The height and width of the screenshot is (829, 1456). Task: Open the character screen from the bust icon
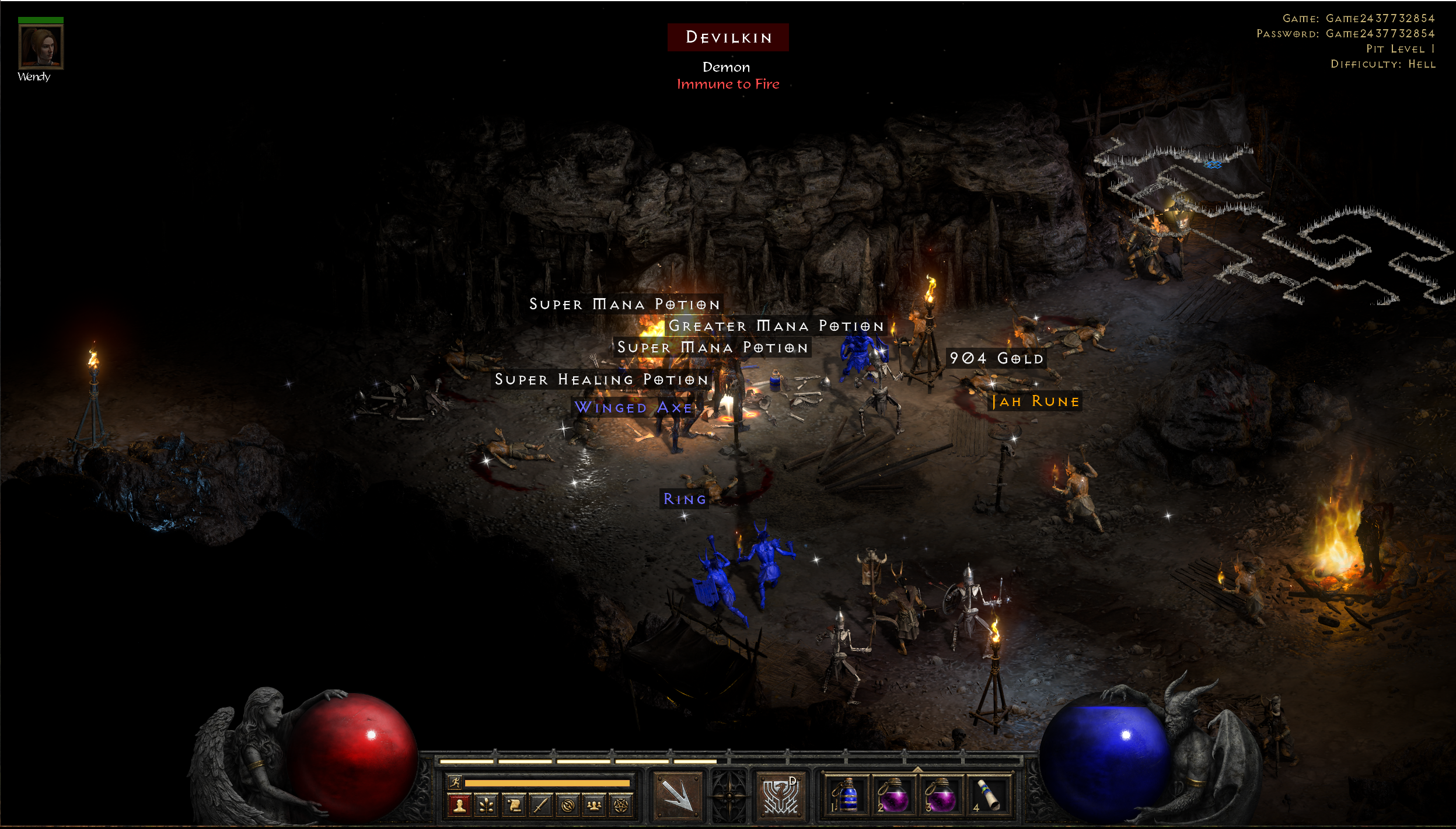(459, 806)
